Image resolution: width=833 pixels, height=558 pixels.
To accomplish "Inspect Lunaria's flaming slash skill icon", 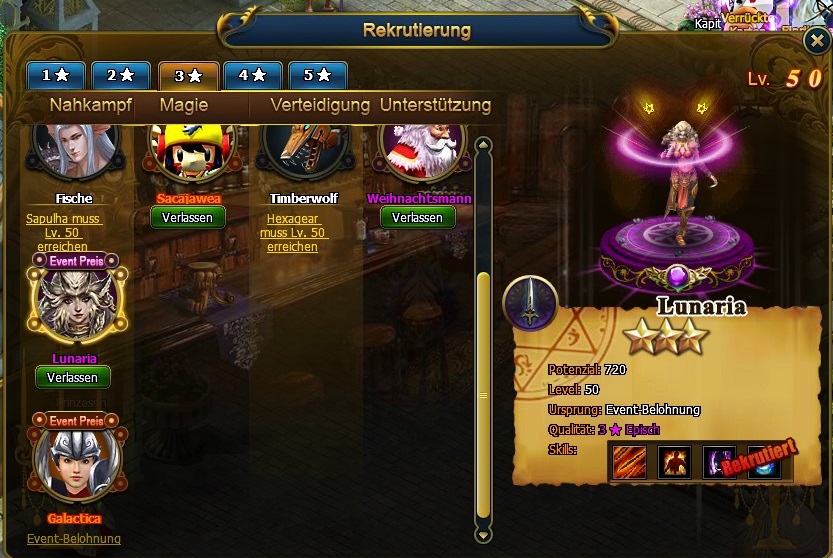I will [627, 460].
